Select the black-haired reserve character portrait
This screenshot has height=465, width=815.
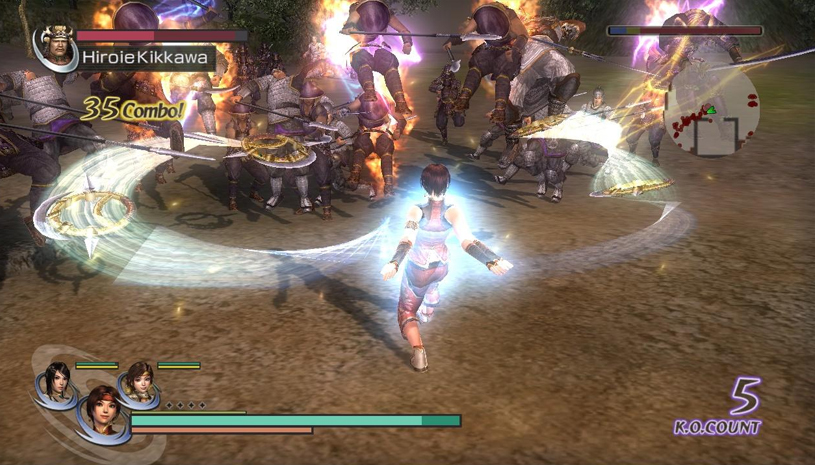[x=56, y=380]
